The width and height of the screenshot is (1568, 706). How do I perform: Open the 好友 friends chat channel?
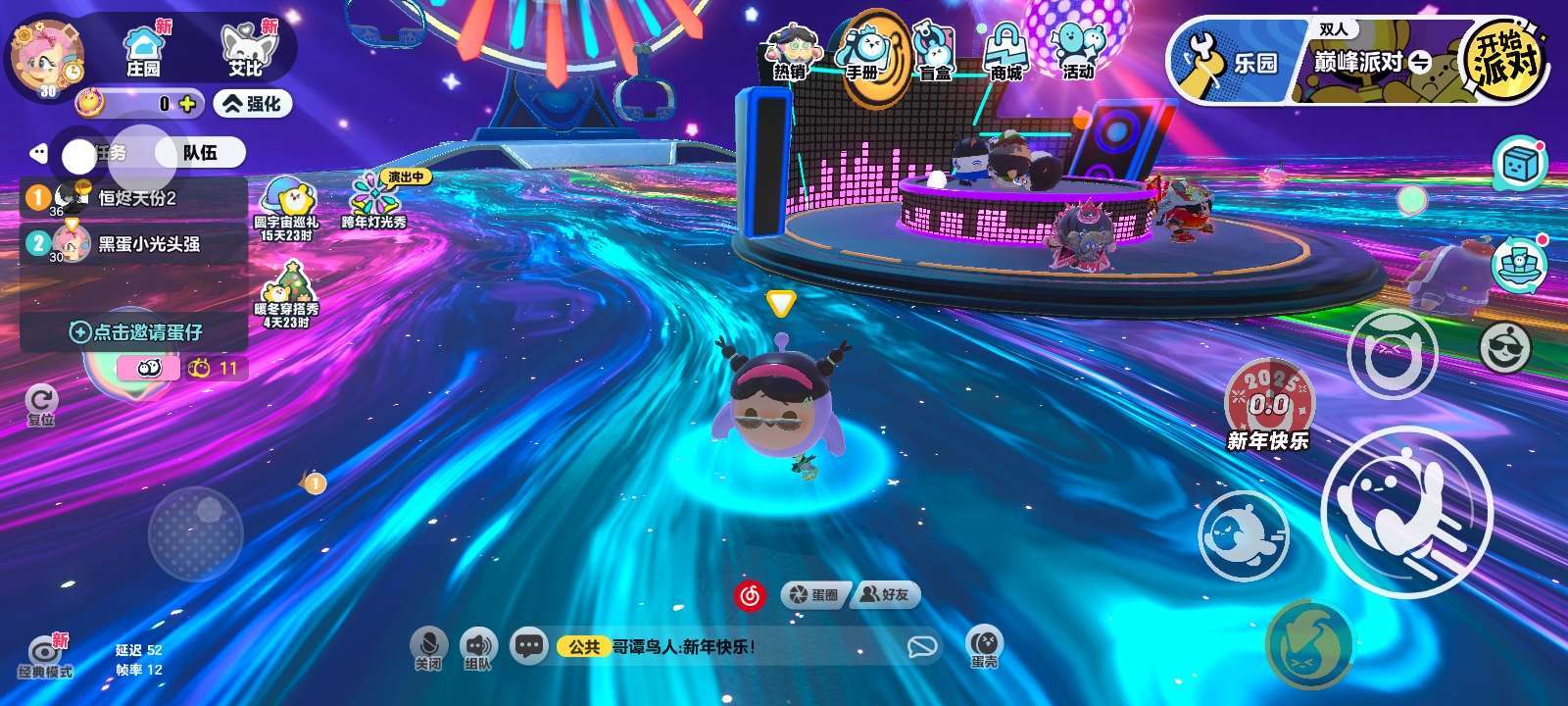coord(884,594)
